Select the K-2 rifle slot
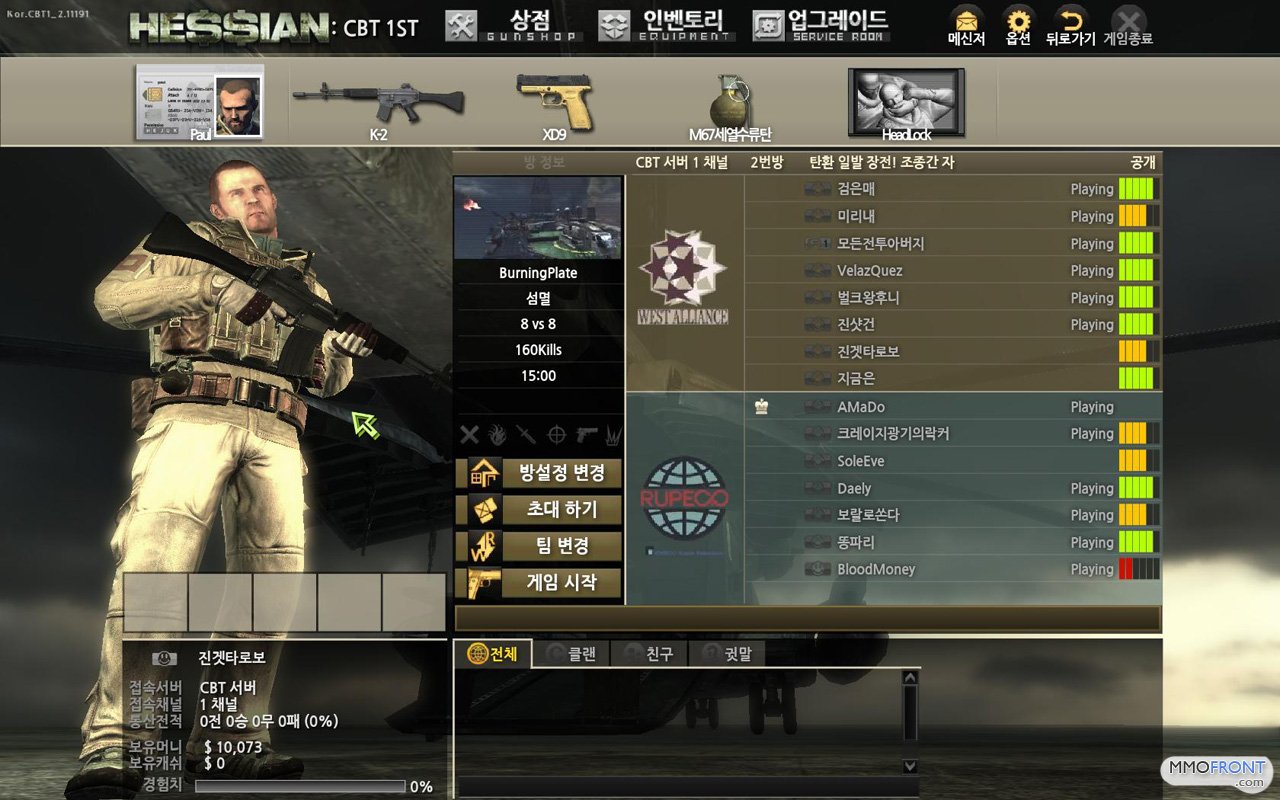The width and height of the screenshot is (1280, 800). click(x=378, y=102)
